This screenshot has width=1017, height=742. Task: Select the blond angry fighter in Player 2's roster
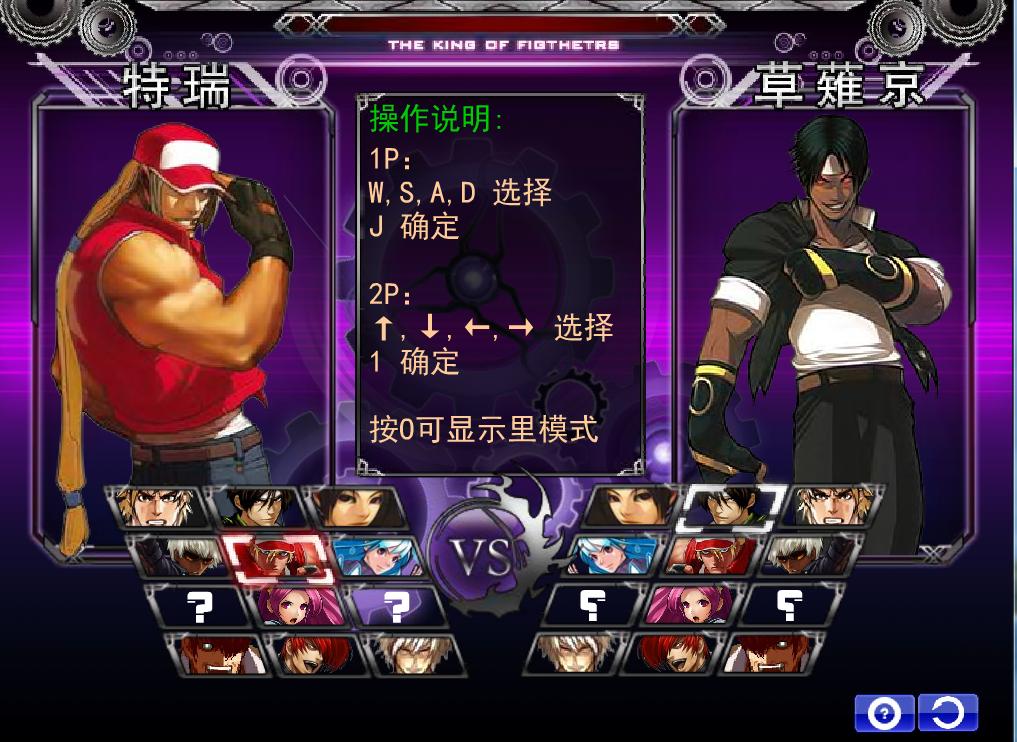pos(828,507)
